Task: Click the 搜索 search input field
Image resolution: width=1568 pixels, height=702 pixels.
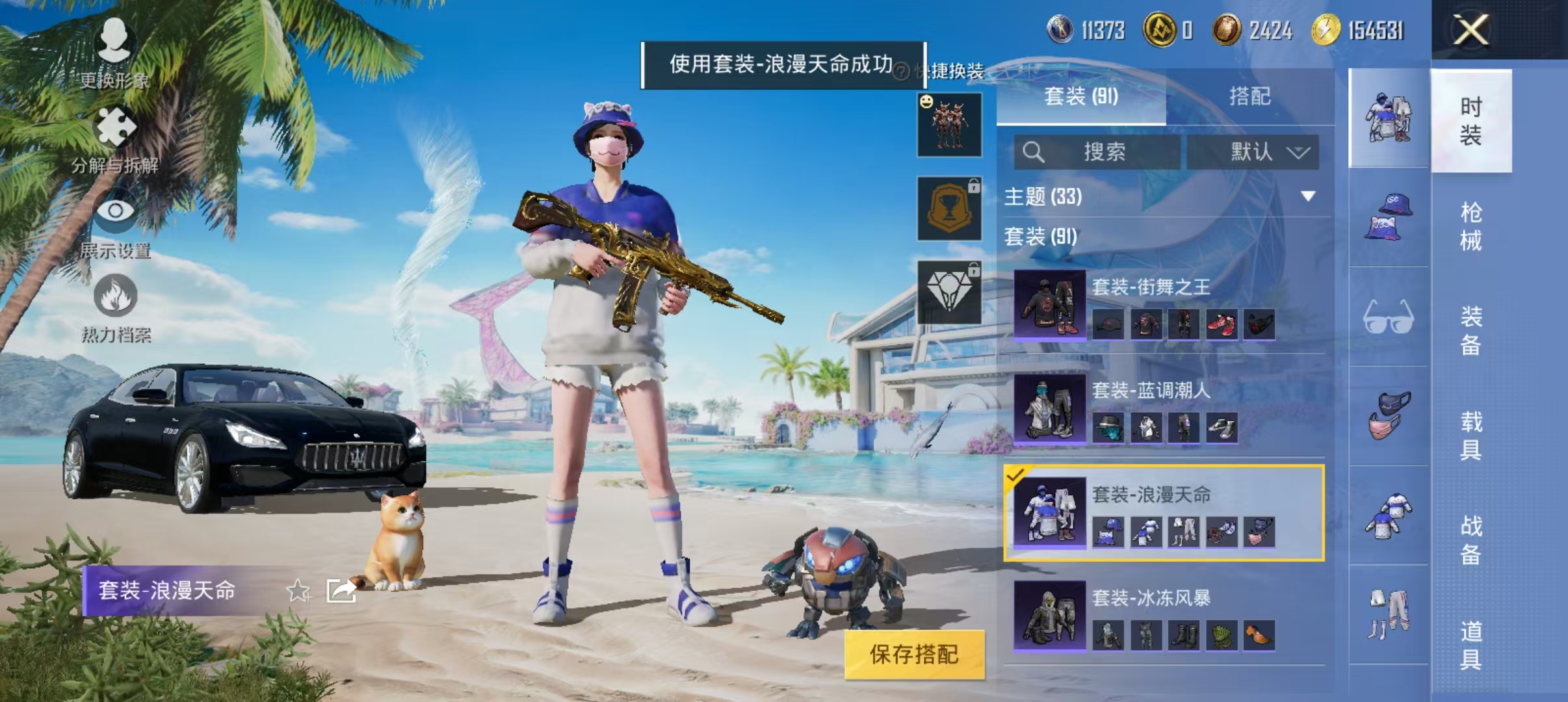Action: pyautogui.click(x=1105, y=153)
